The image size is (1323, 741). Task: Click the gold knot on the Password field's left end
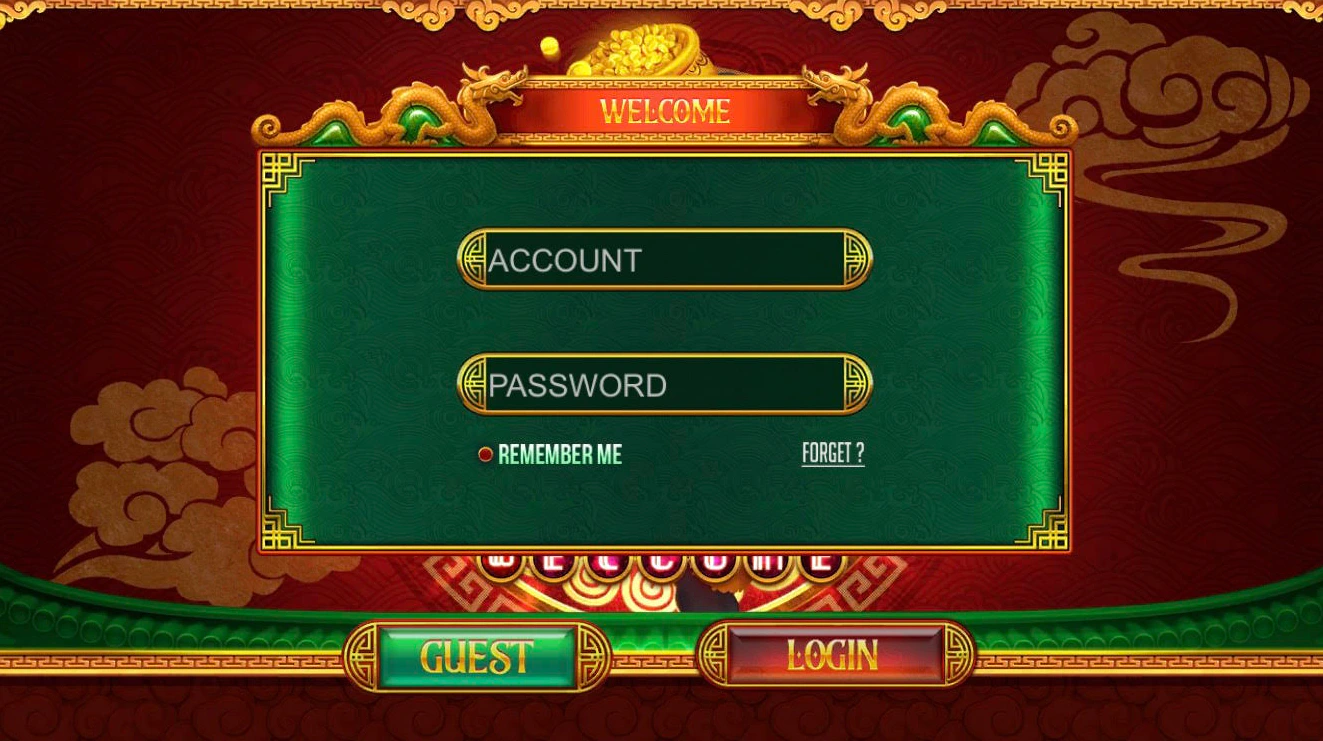click(474, 383)
